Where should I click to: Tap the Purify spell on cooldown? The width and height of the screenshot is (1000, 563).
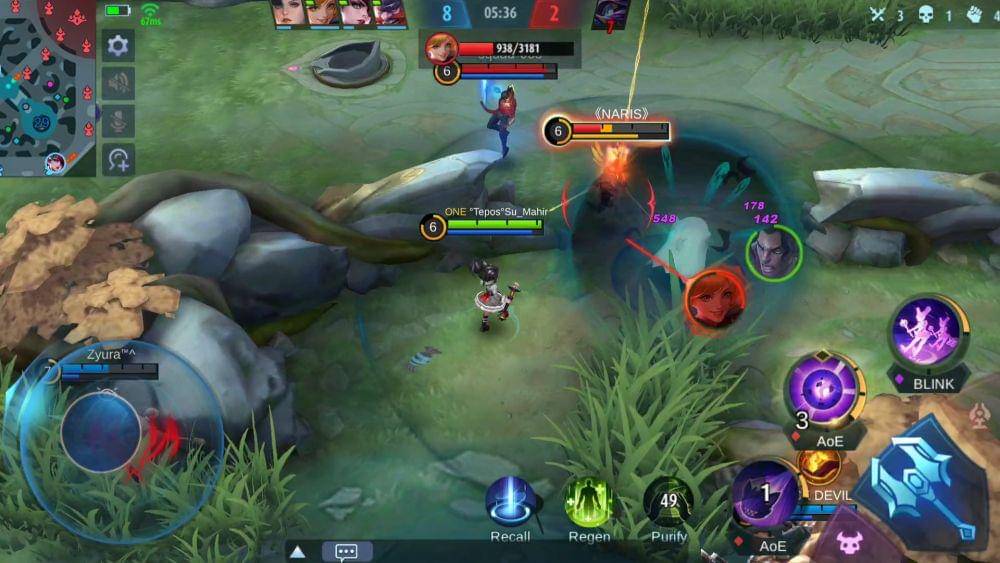(668, 501)
